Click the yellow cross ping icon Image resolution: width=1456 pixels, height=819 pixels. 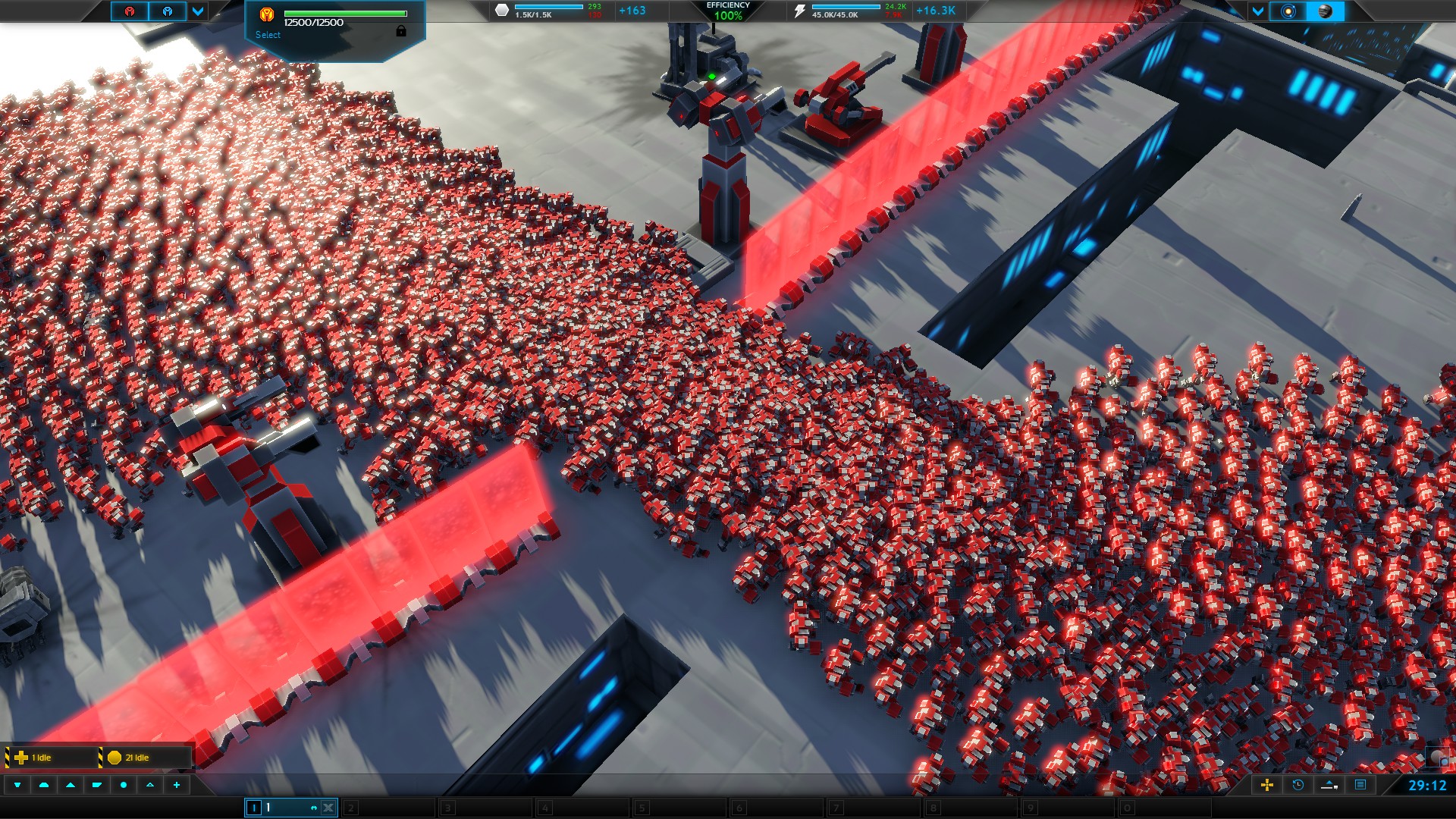(1266, 785)
